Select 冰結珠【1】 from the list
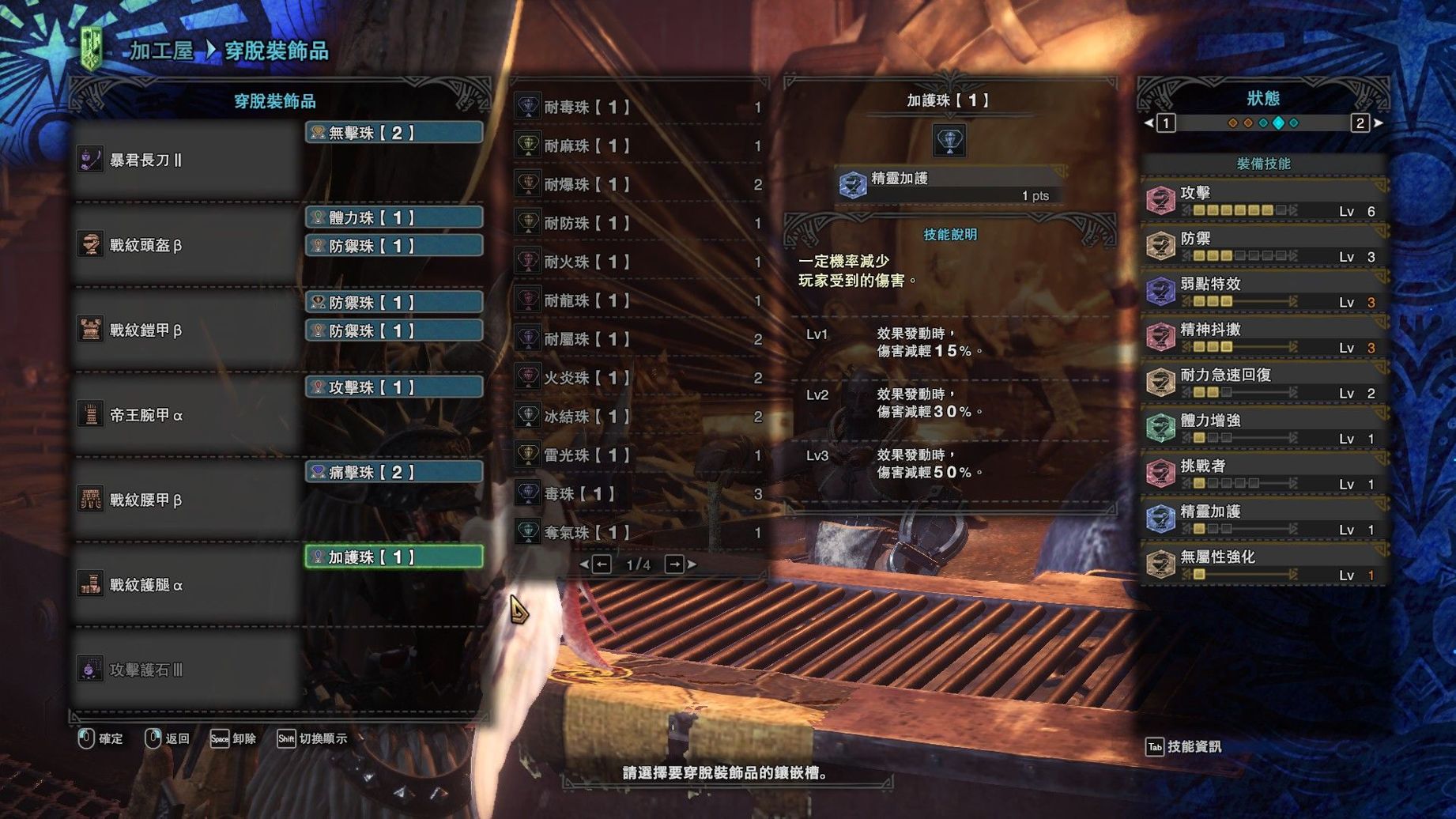The width and height of the screenshot is (1456, 819). pyautogui.click(x=639, y=417)
